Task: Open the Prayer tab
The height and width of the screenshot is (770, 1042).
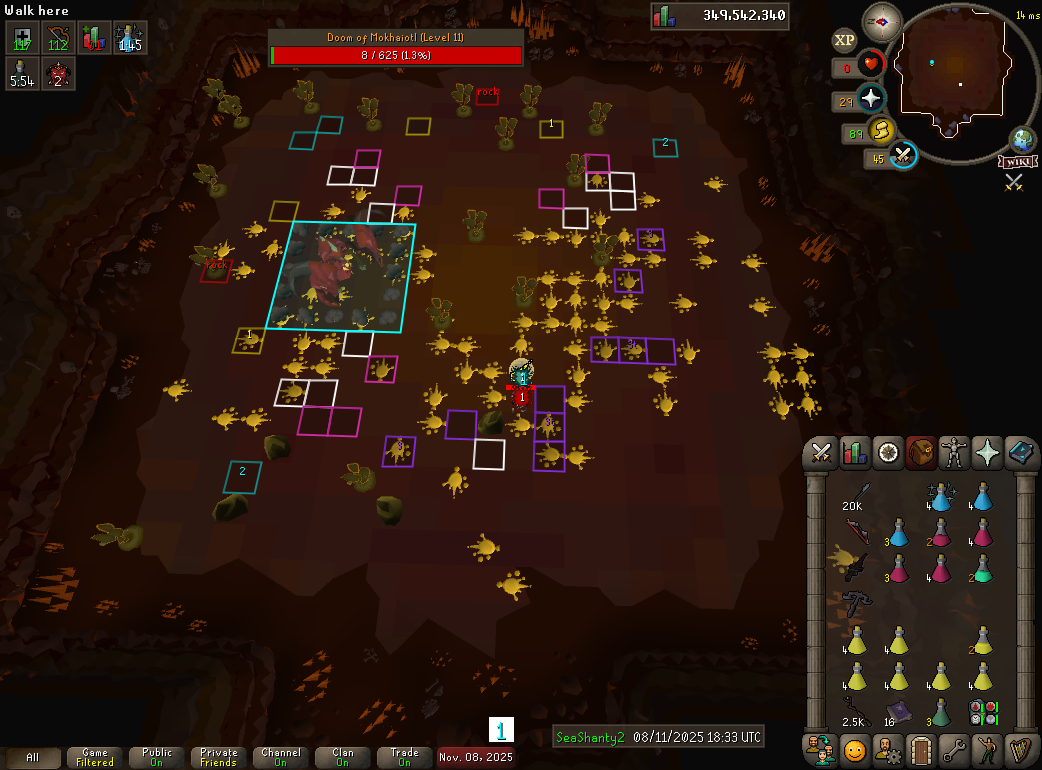Action: tap(987, 453)
